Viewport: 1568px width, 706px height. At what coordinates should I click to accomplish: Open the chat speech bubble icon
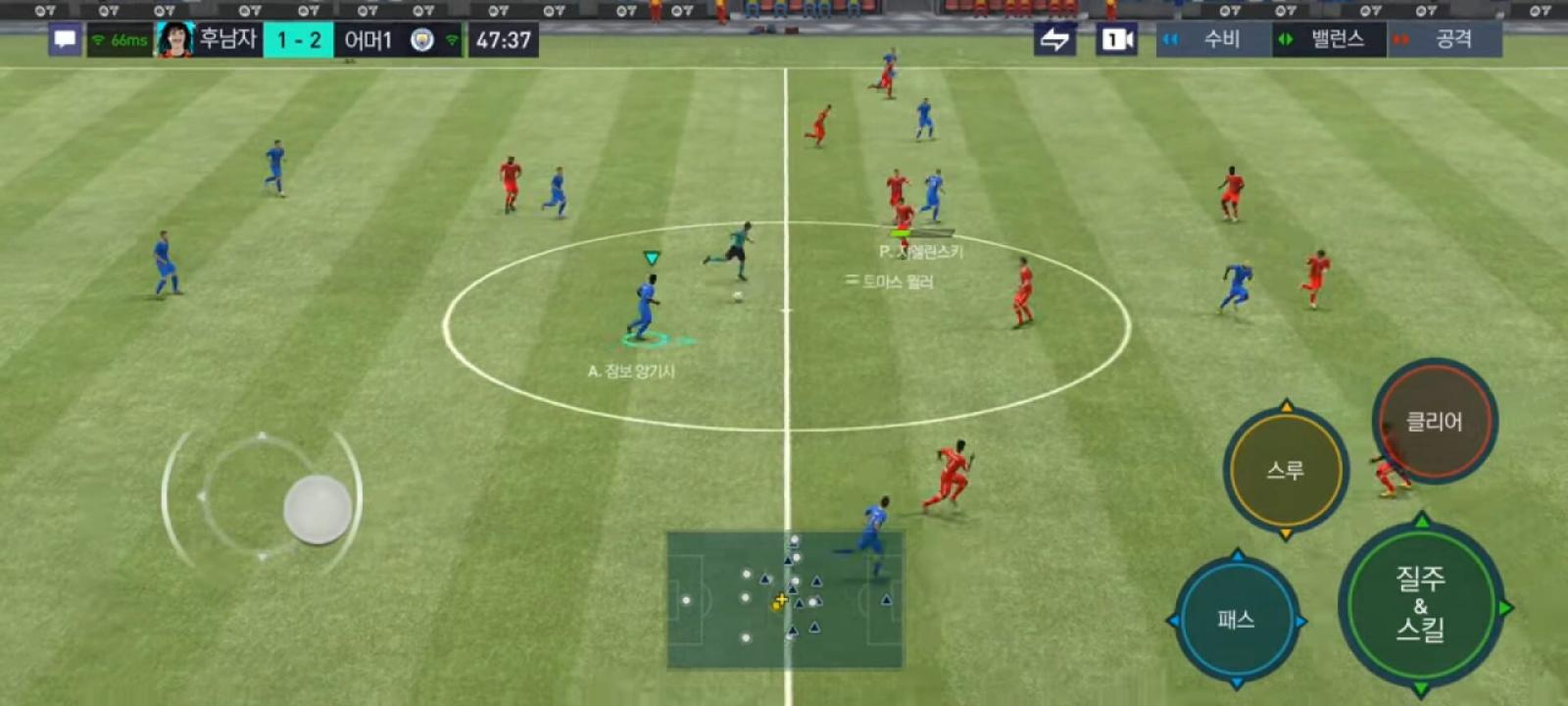(65, 40)
